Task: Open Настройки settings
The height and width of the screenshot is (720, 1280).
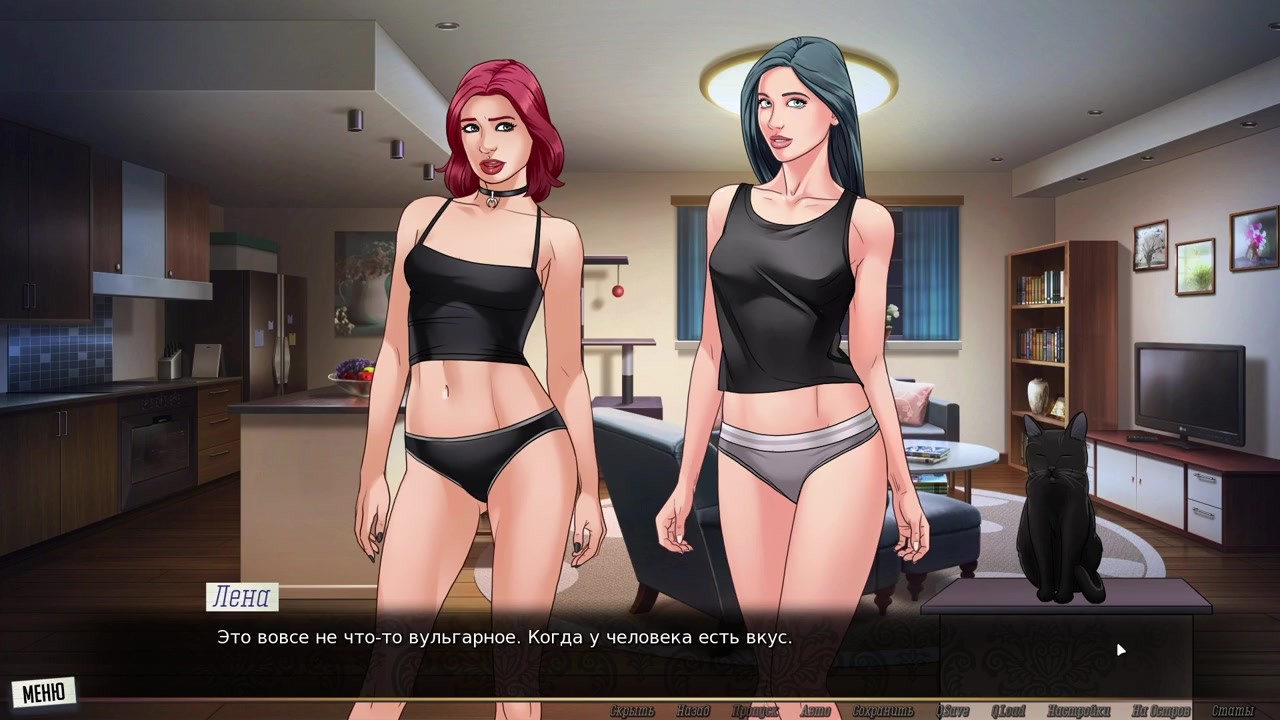Action: coord(1078,711)
